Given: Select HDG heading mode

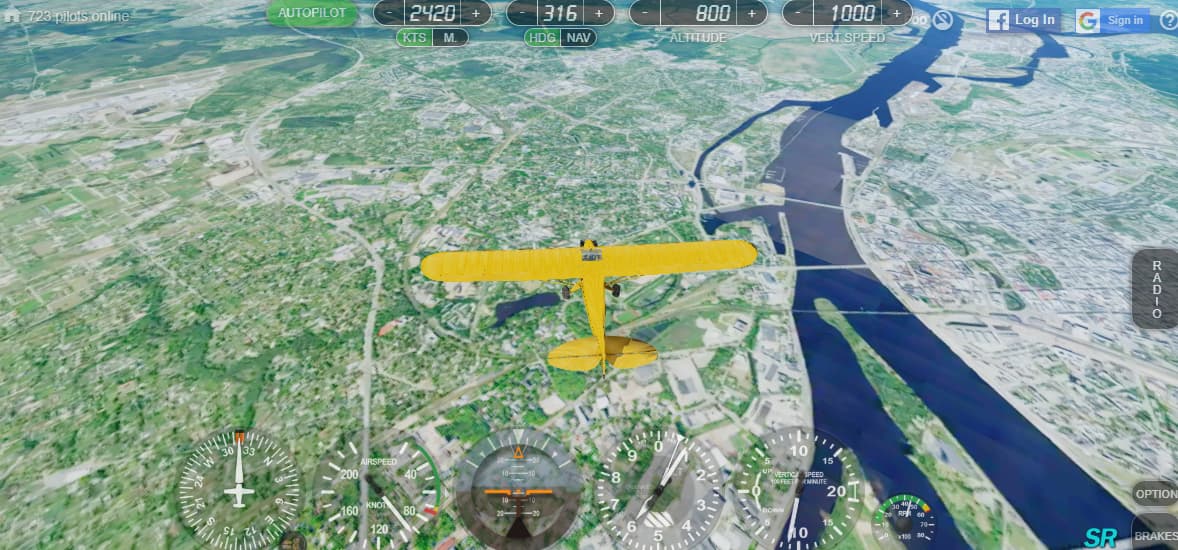Looking at the screenshot, I should pos(542,38).
